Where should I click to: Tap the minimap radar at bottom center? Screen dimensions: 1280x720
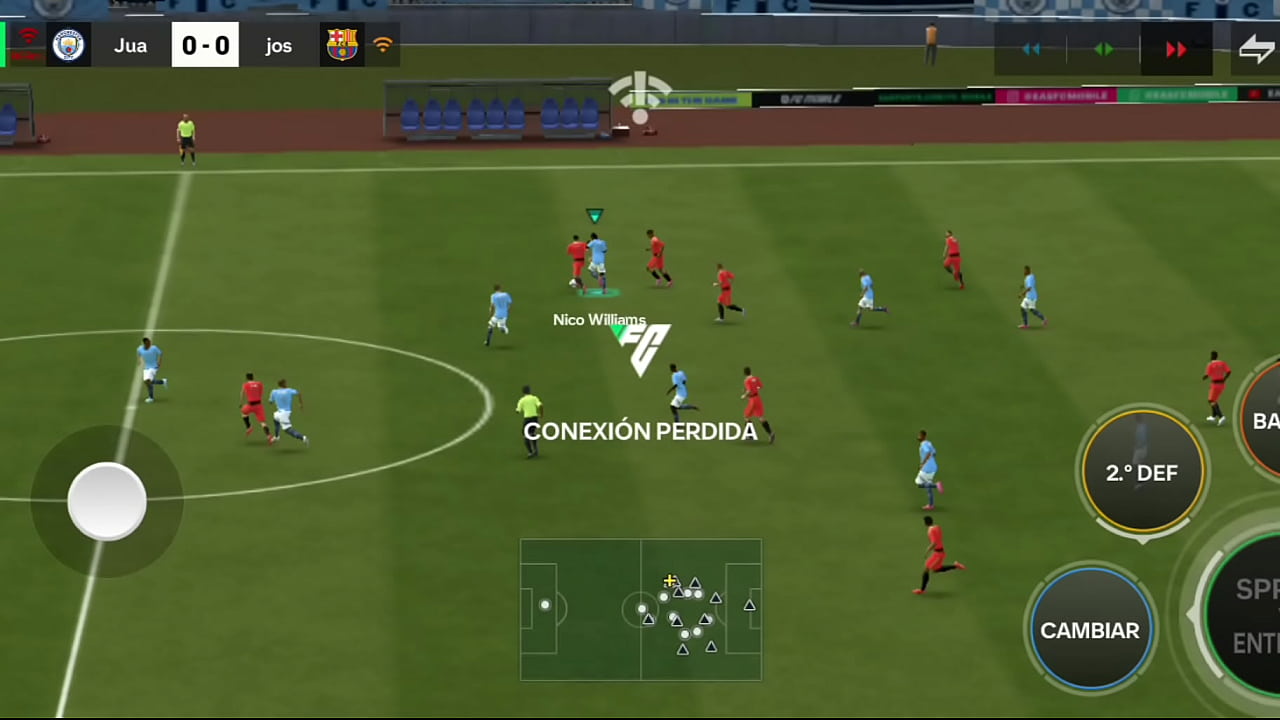640,608
